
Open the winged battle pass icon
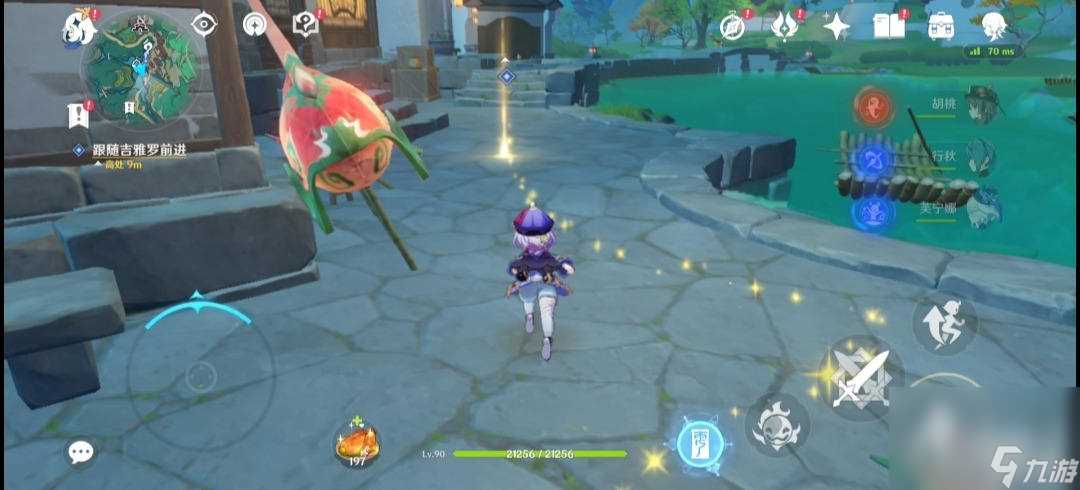(x=785, y=26)
